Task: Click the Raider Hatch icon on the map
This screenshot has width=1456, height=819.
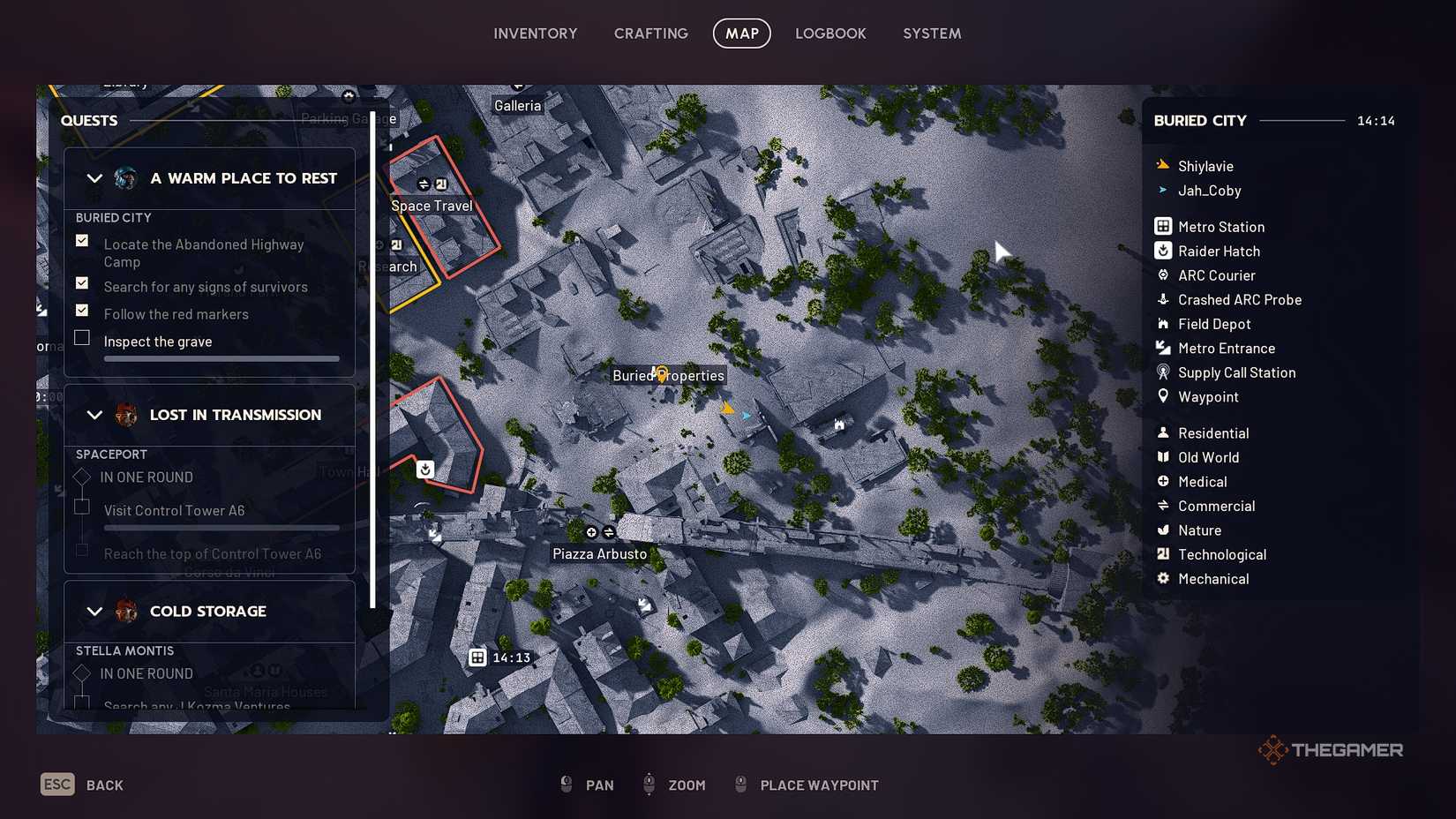Action: point(425,470)
